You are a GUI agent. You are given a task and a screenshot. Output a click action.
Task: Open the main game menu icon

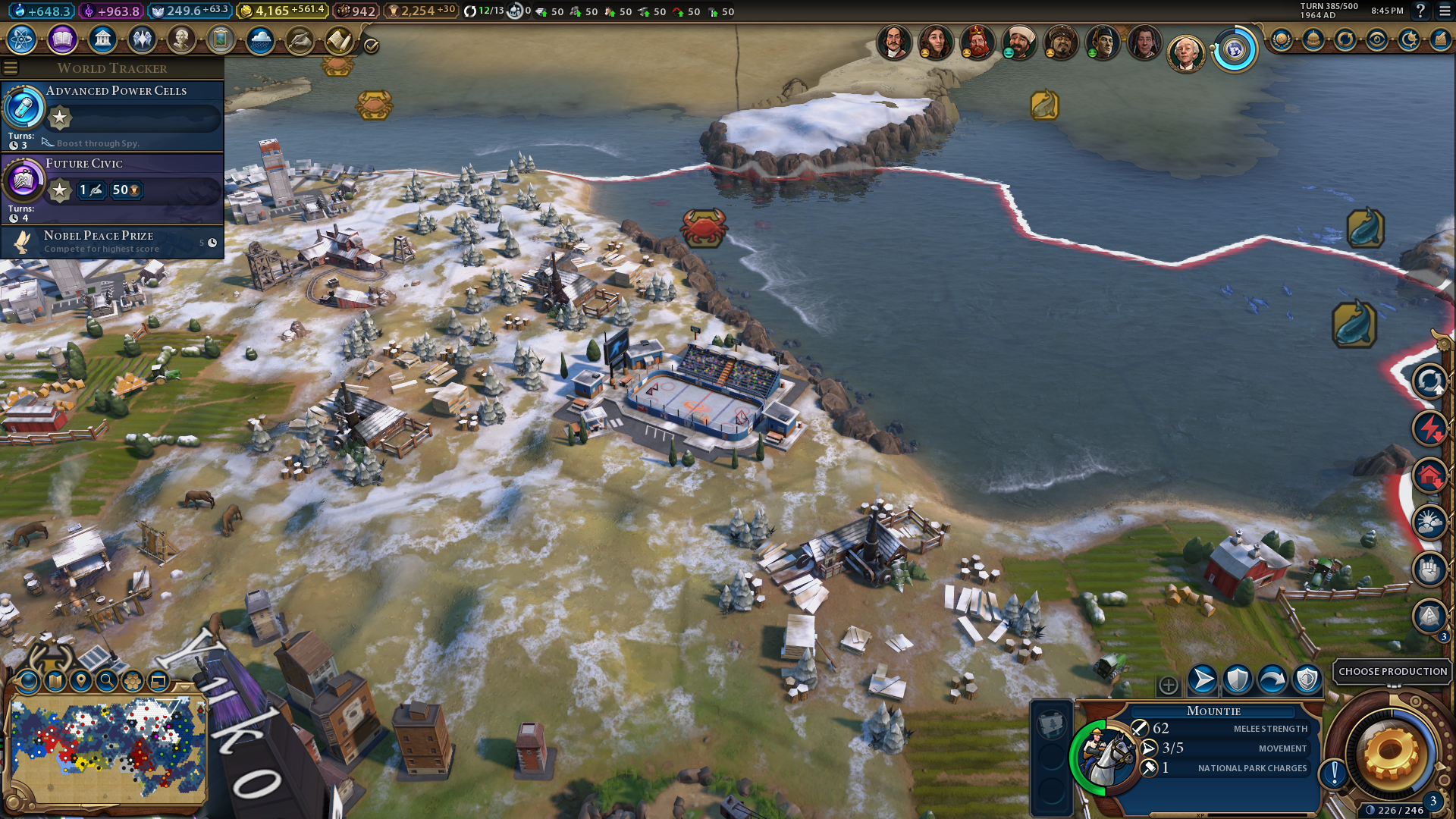pos(1445,11)
